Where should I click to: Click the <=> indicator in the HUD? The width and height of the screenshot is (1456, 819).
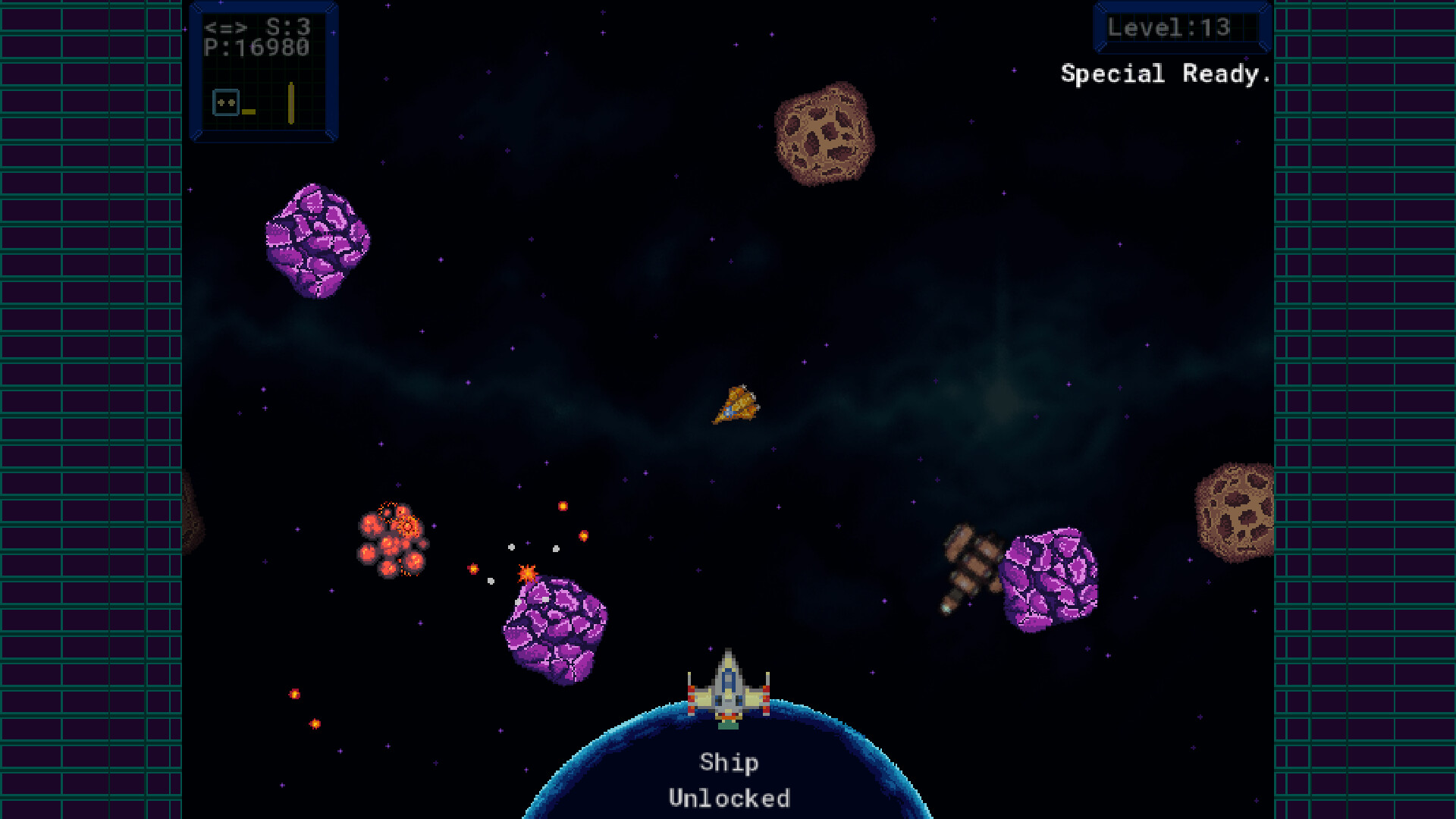point(227,27)
